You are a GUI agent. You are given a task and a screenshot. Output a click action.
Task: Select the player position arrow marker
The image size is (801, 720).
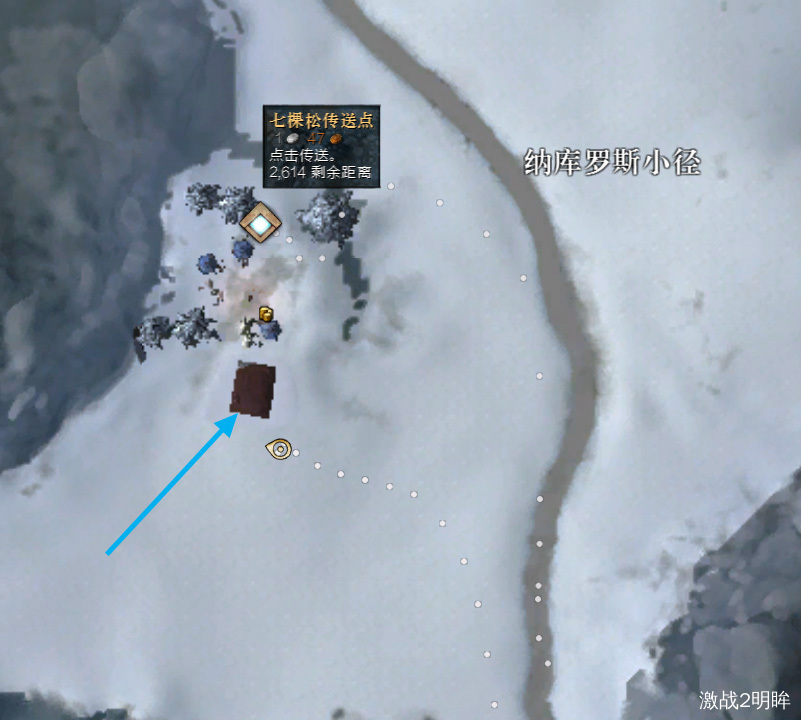point(279,449)
